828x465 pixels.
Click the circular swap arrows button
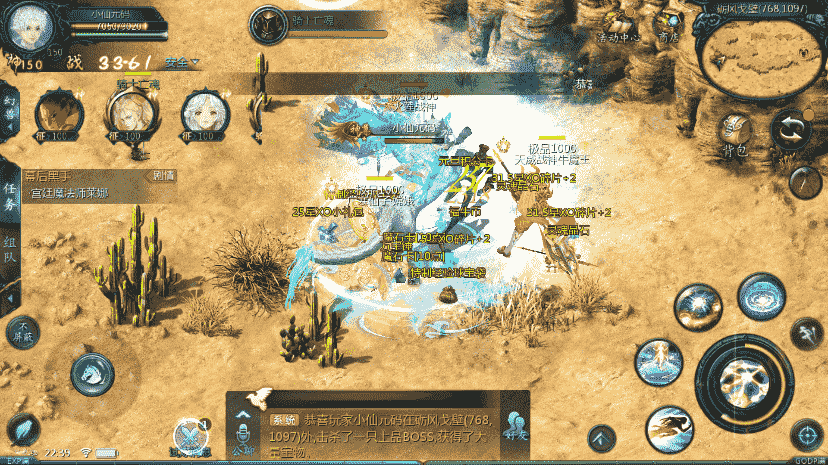pos(790,129)
